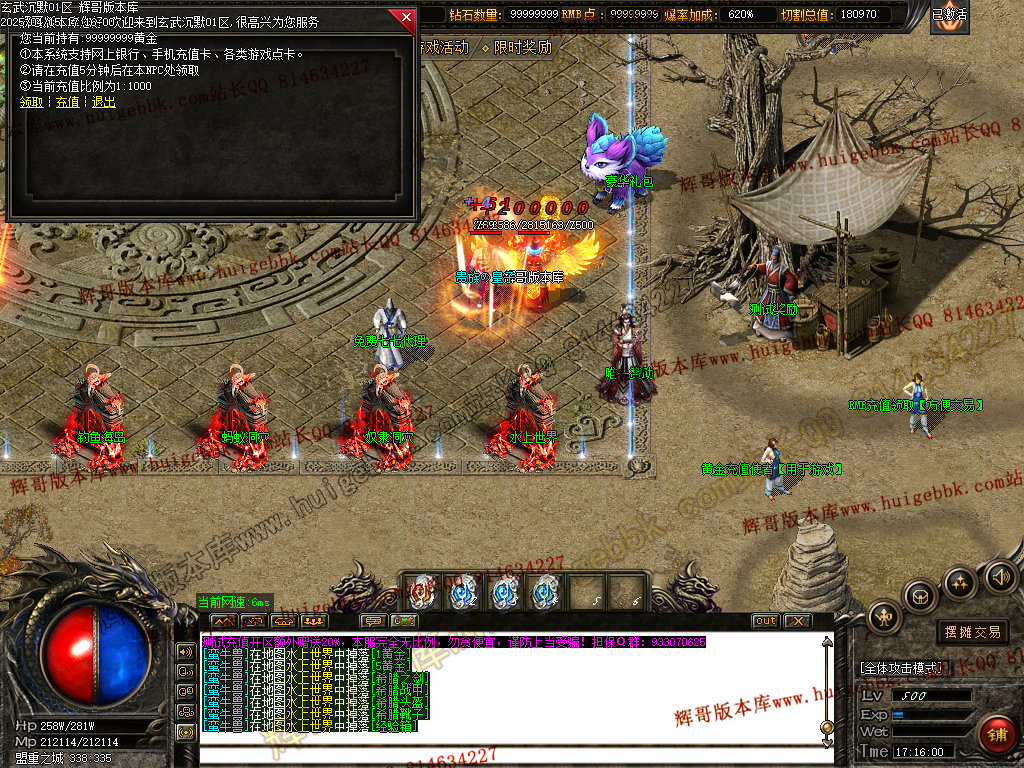Choose the 退出 (exit) dialog option
1024x768 pixels.
[103, 102]
